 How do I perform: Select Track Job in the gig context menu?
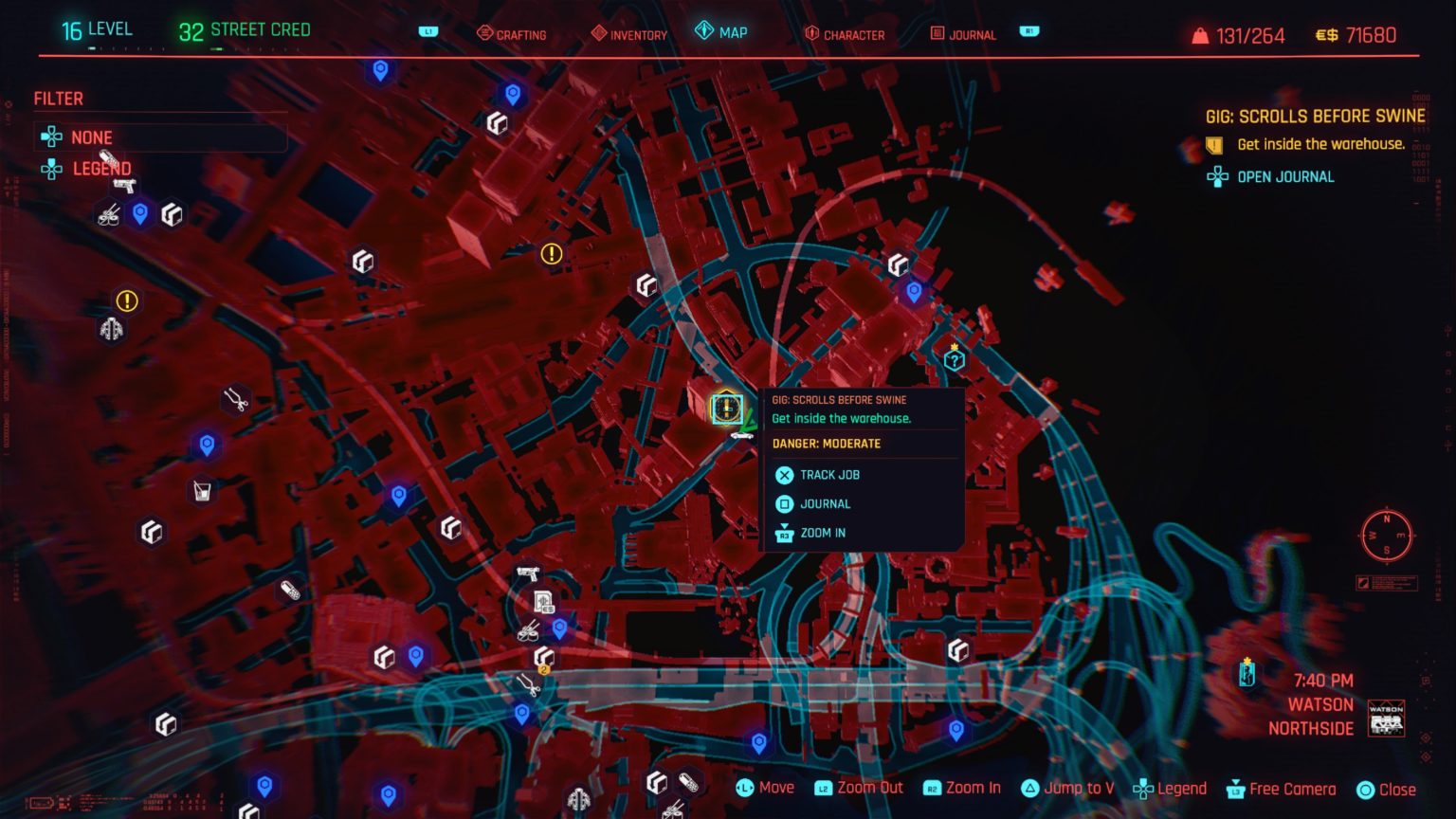pyautogui.click(x=831, y=475)
